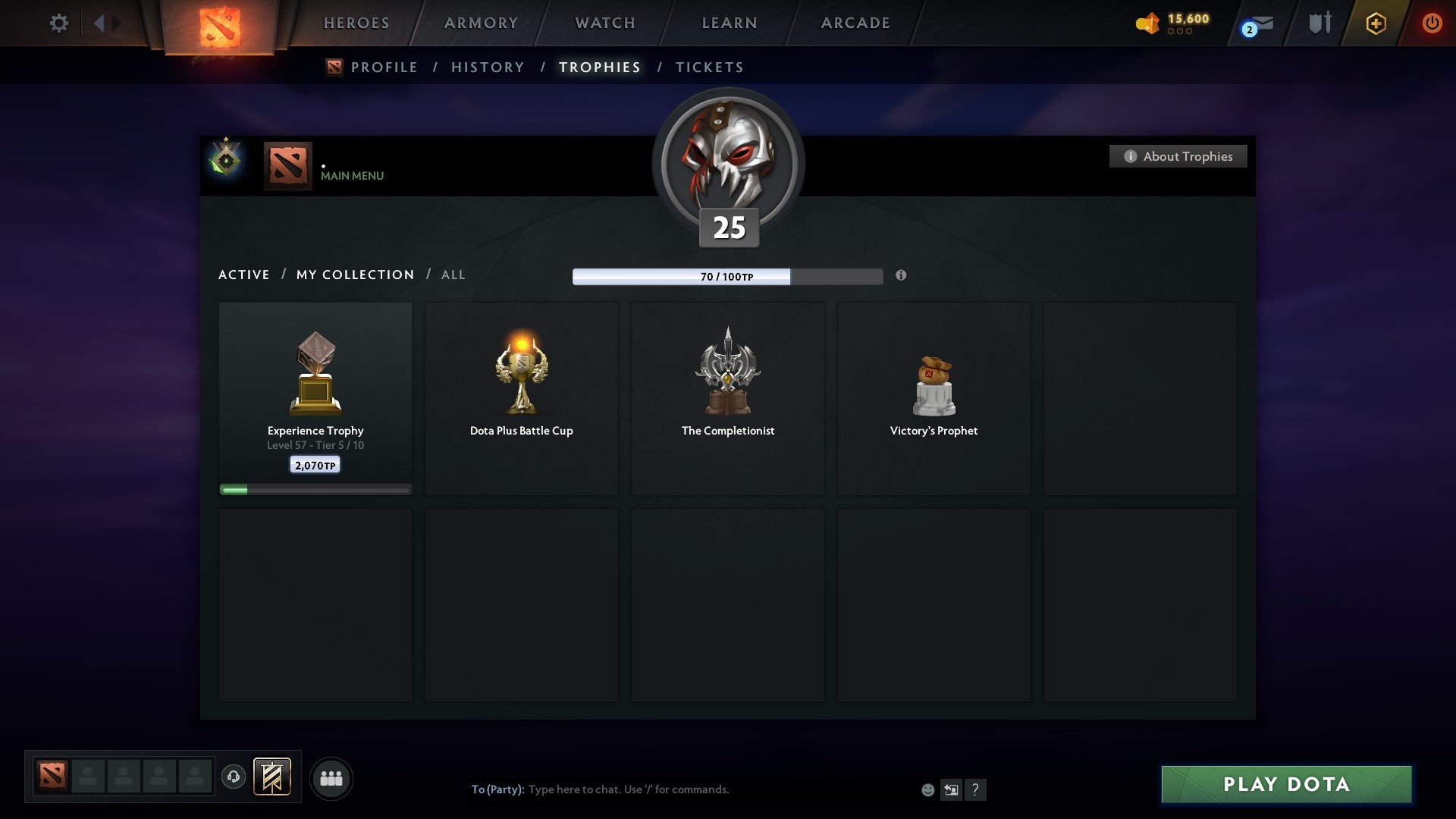Toggle voice chat with the headset icon
This screenshot has width=1456, height=819.
[233, 777]
